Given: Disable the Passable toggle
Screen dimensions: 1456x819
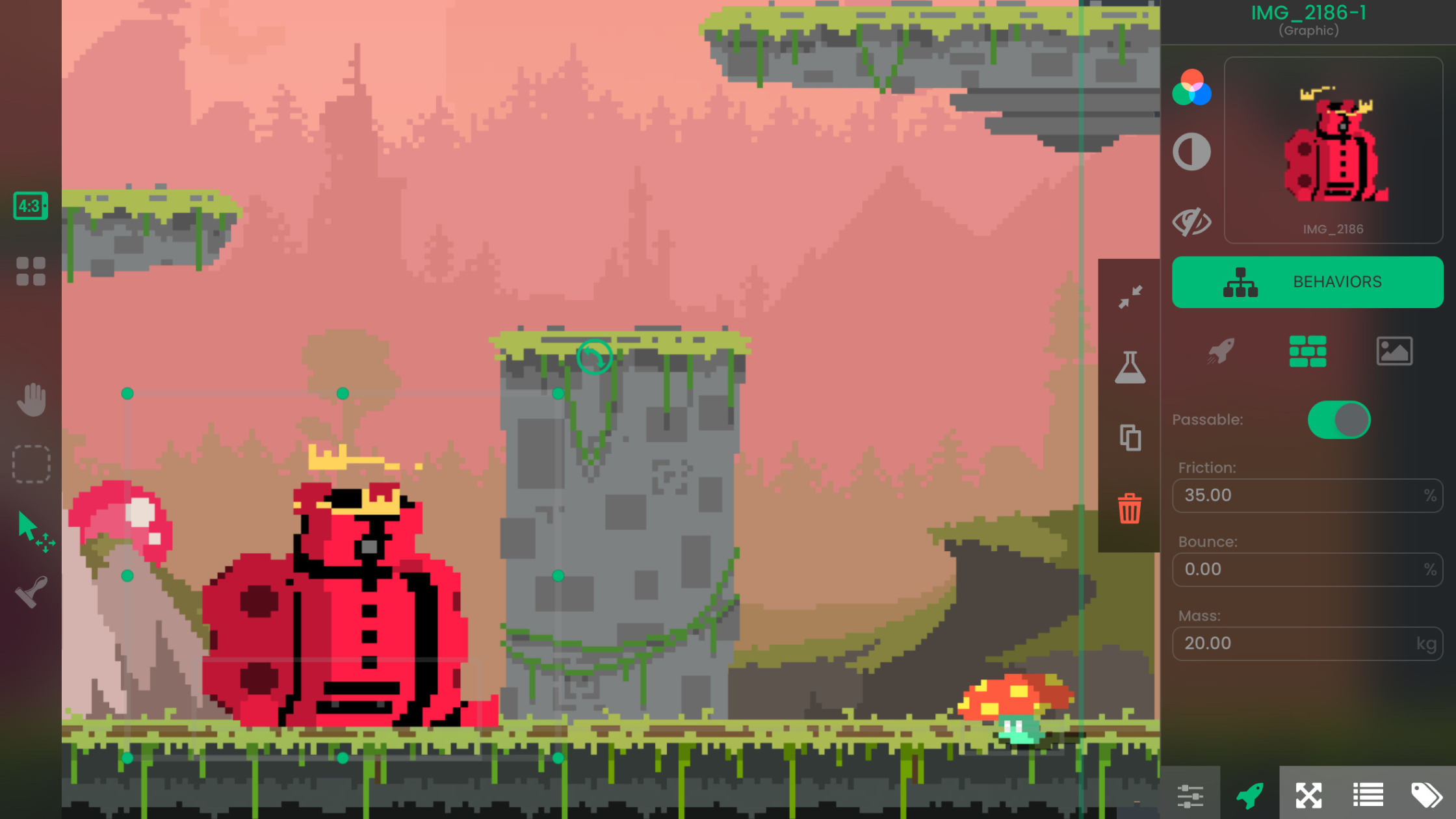Looking at the screenshot, I should 1339,420.
